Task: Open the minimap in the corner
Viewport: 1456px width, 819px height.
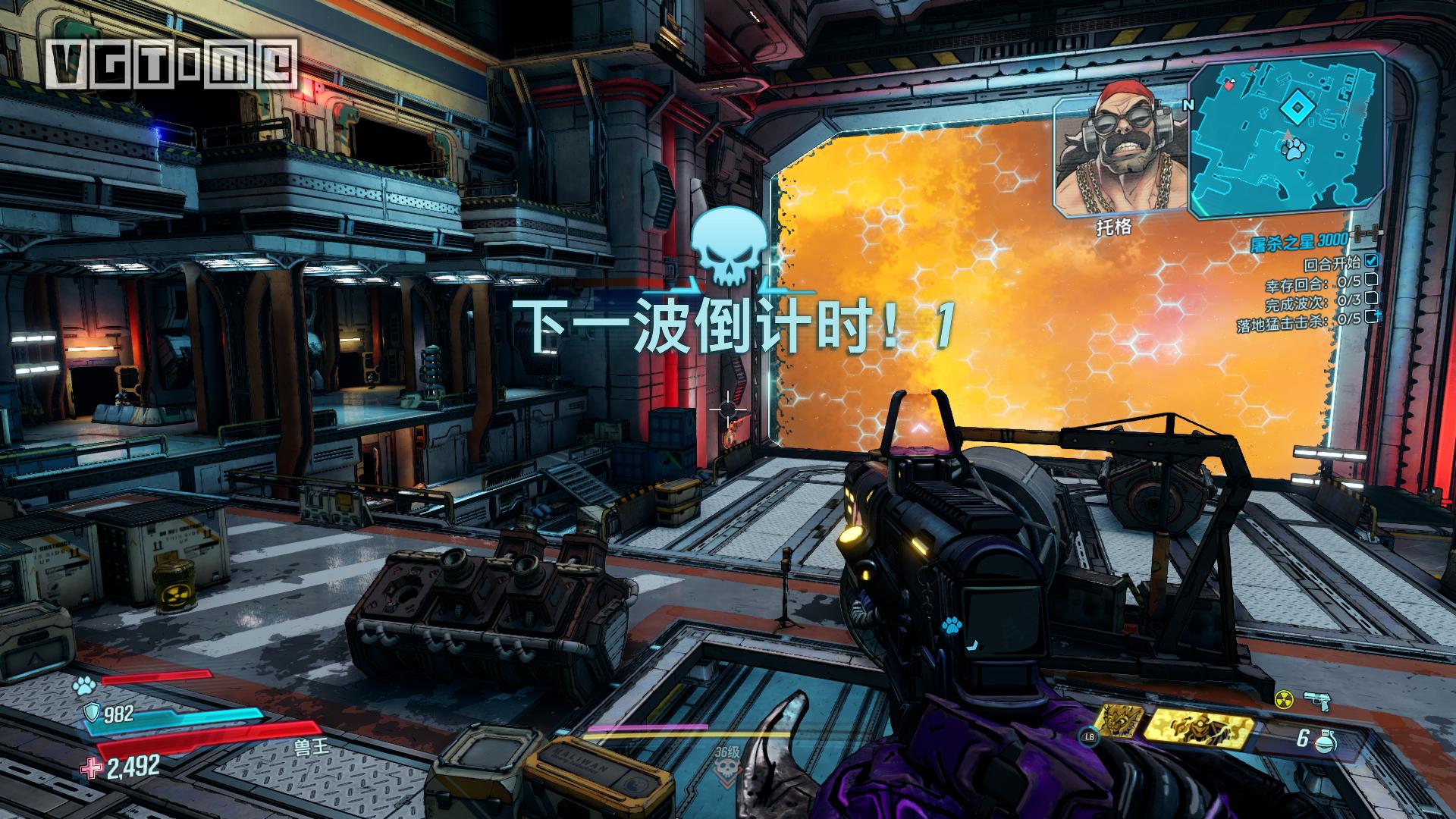Action: point(1285,136)
